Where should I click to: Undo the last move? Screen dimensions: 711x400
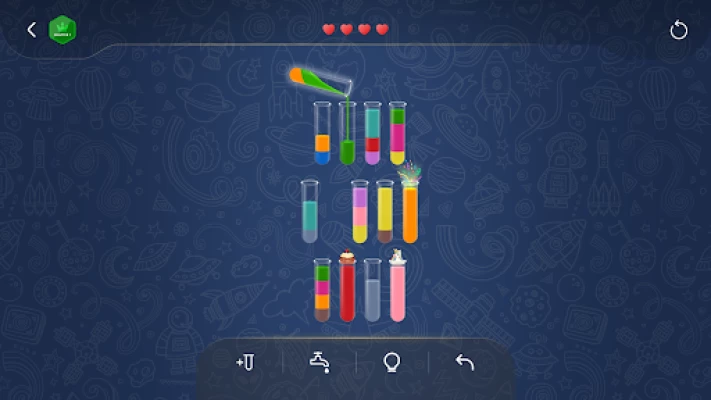click(x=465, y=362)
